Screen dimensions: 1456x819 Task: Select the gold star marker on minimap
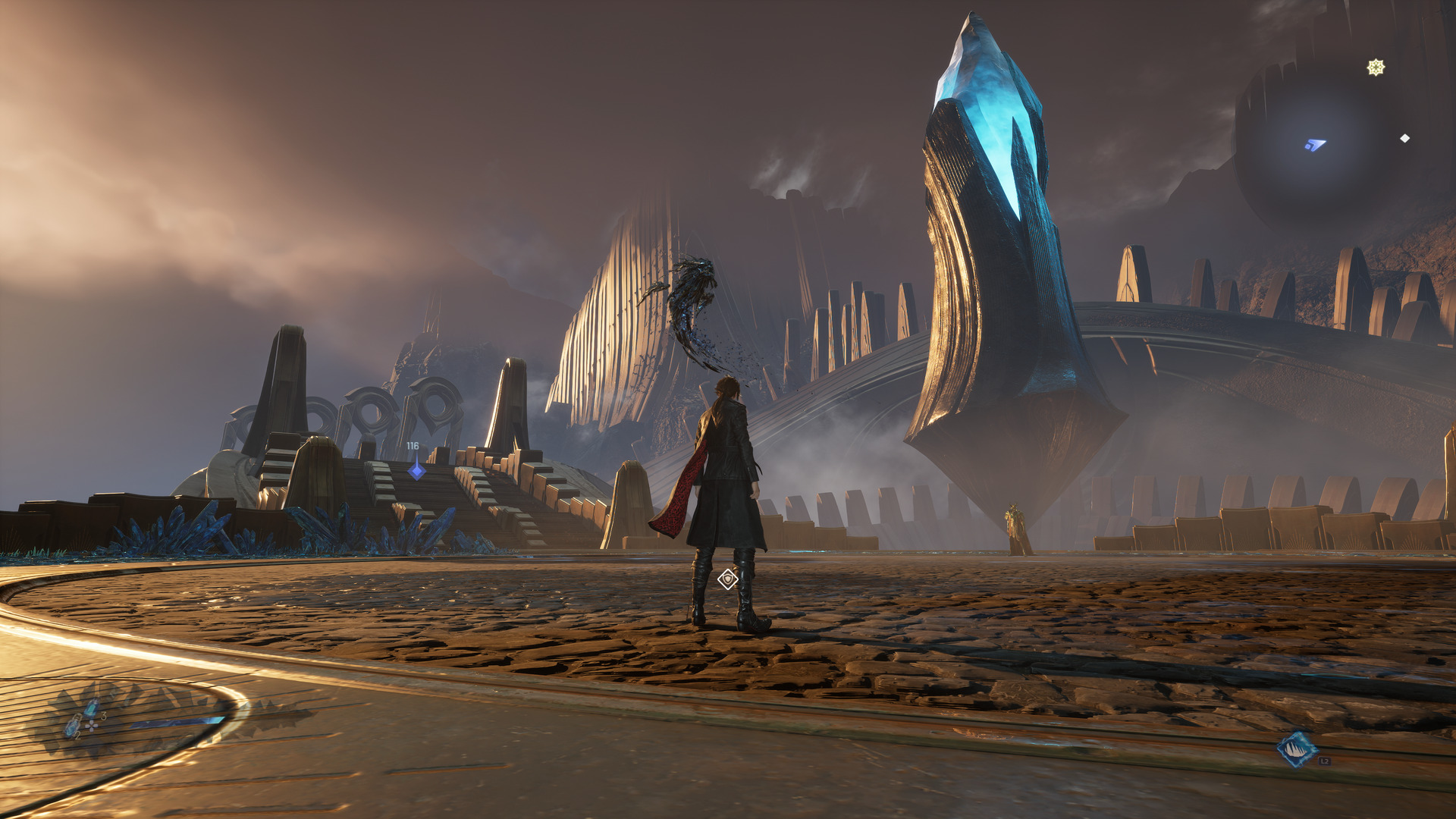[x=1376, y=67]
